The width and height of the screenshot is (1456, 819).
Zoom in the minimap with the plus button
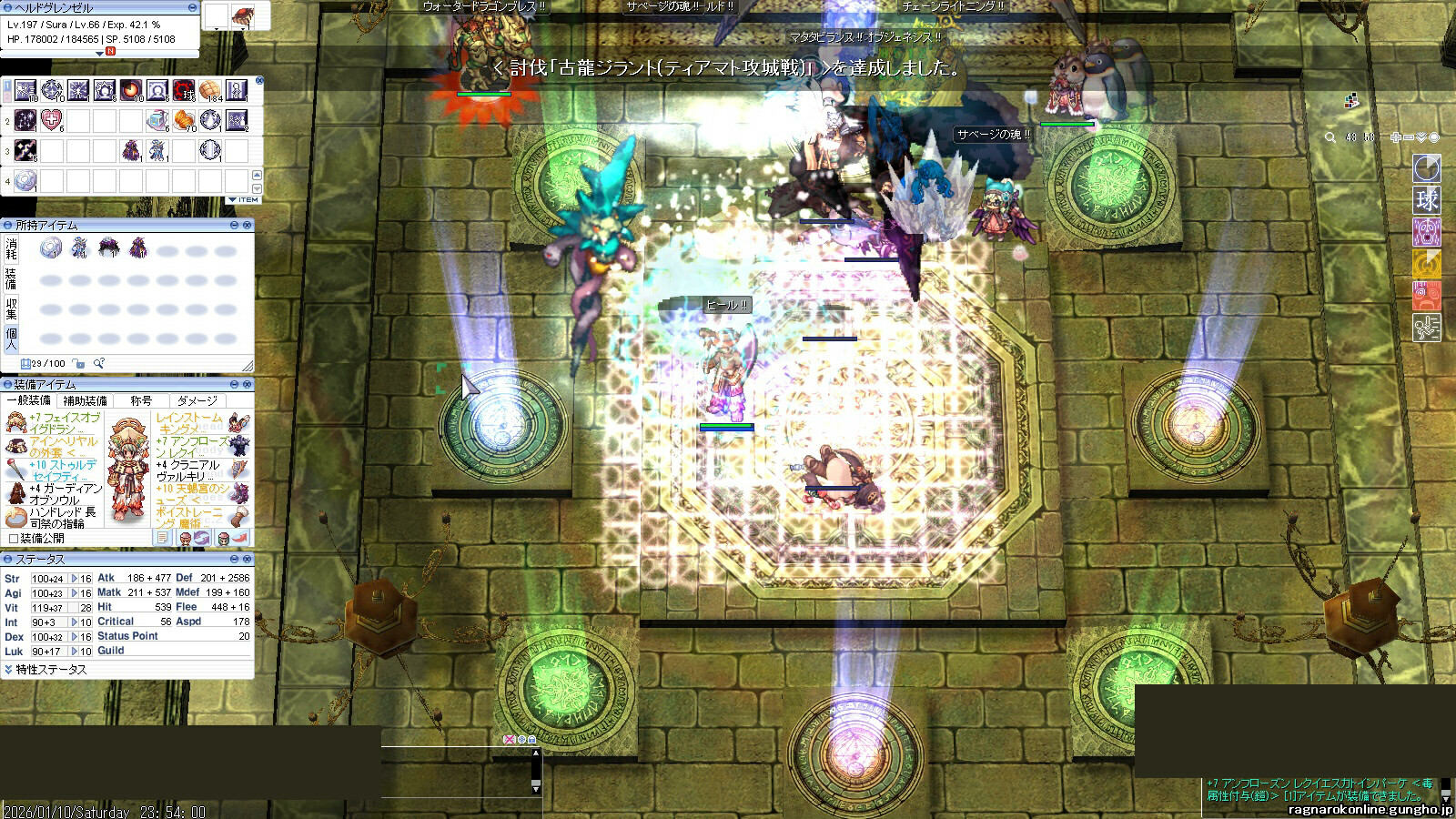coord(1396,137)
